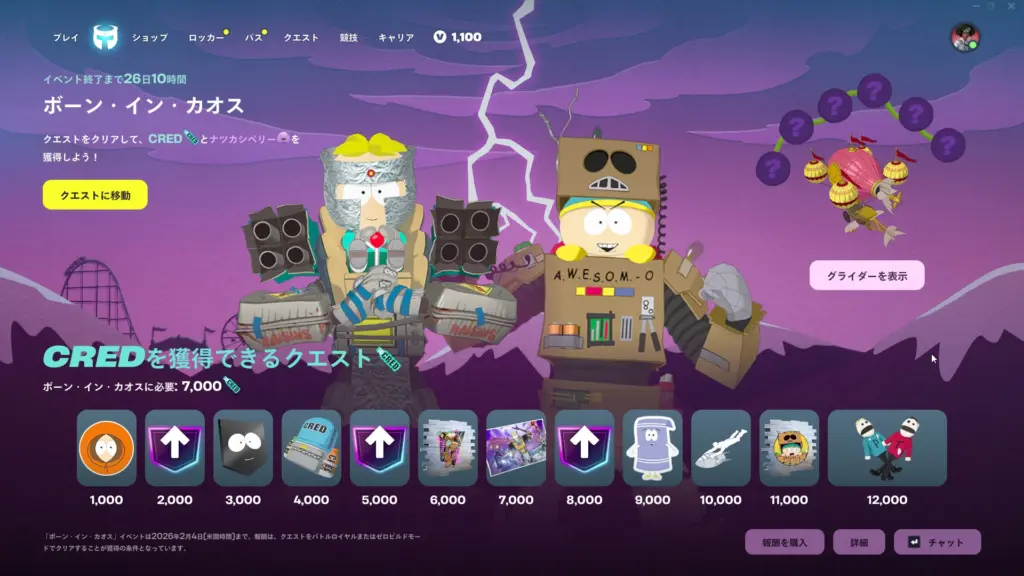Open the チャット chat button
The image size is (1024, 576).
tap(937, 542)
